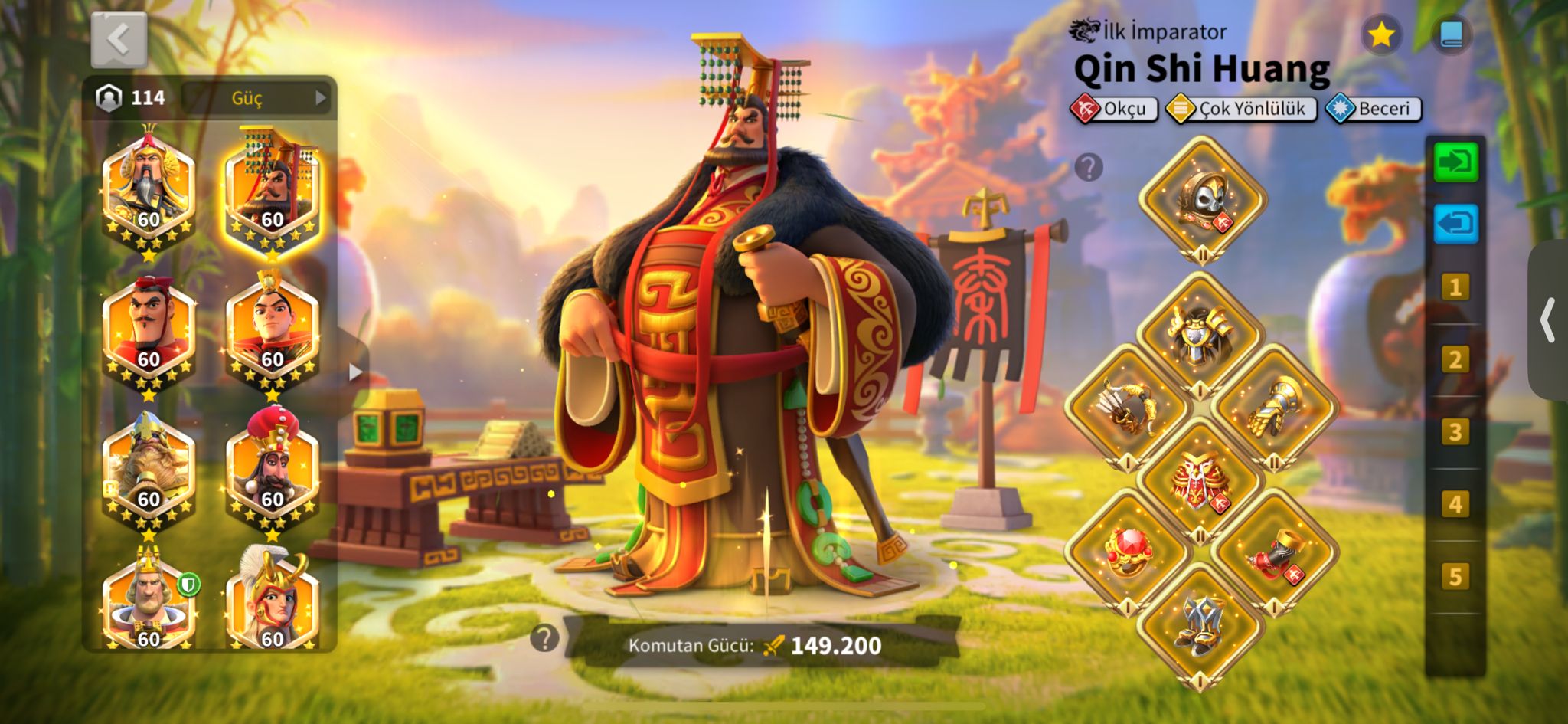Open the blue book info button
Screen dimensions: 1568x724
coord(1451,34)
